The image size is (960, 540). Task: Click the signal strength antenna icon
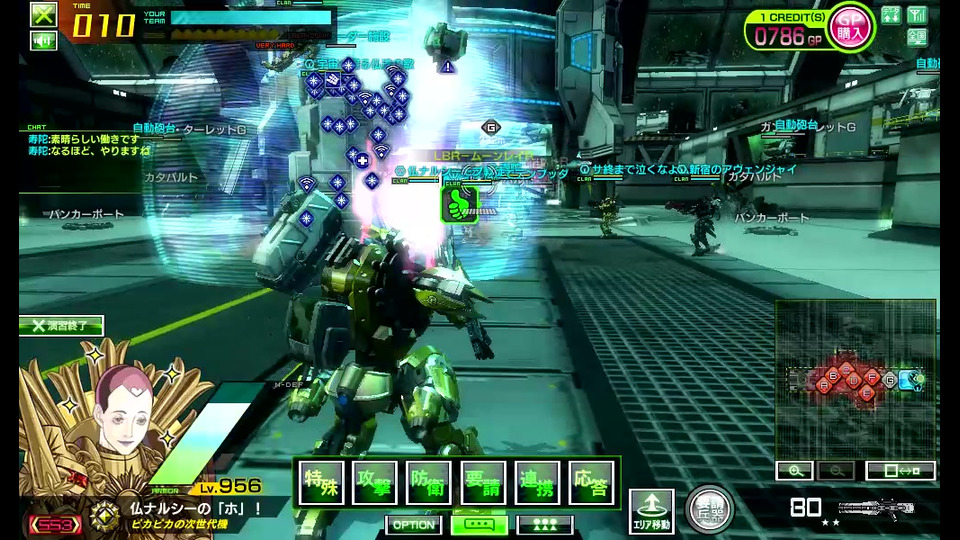[x=917, y=14]
